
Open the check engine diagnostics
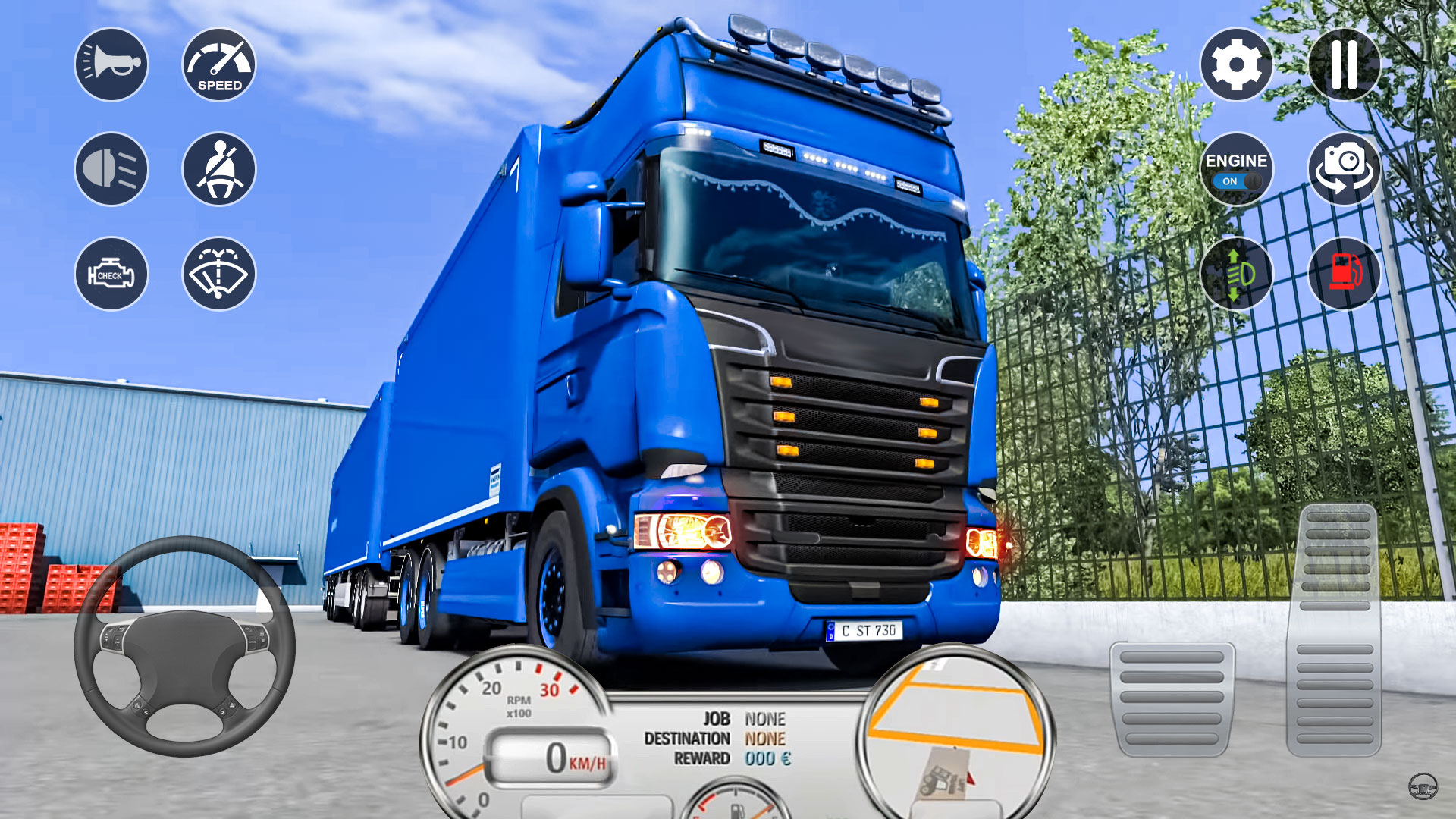(x=111, y=275)
